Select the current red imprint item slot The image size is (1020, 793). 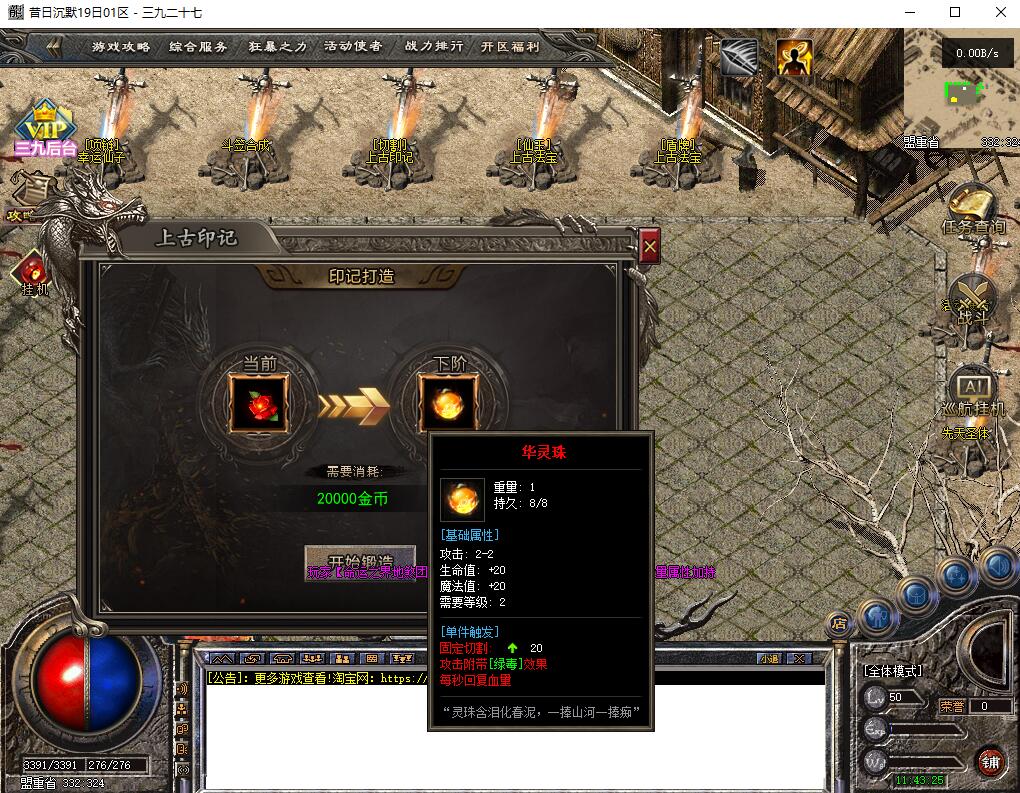point(259,402)
